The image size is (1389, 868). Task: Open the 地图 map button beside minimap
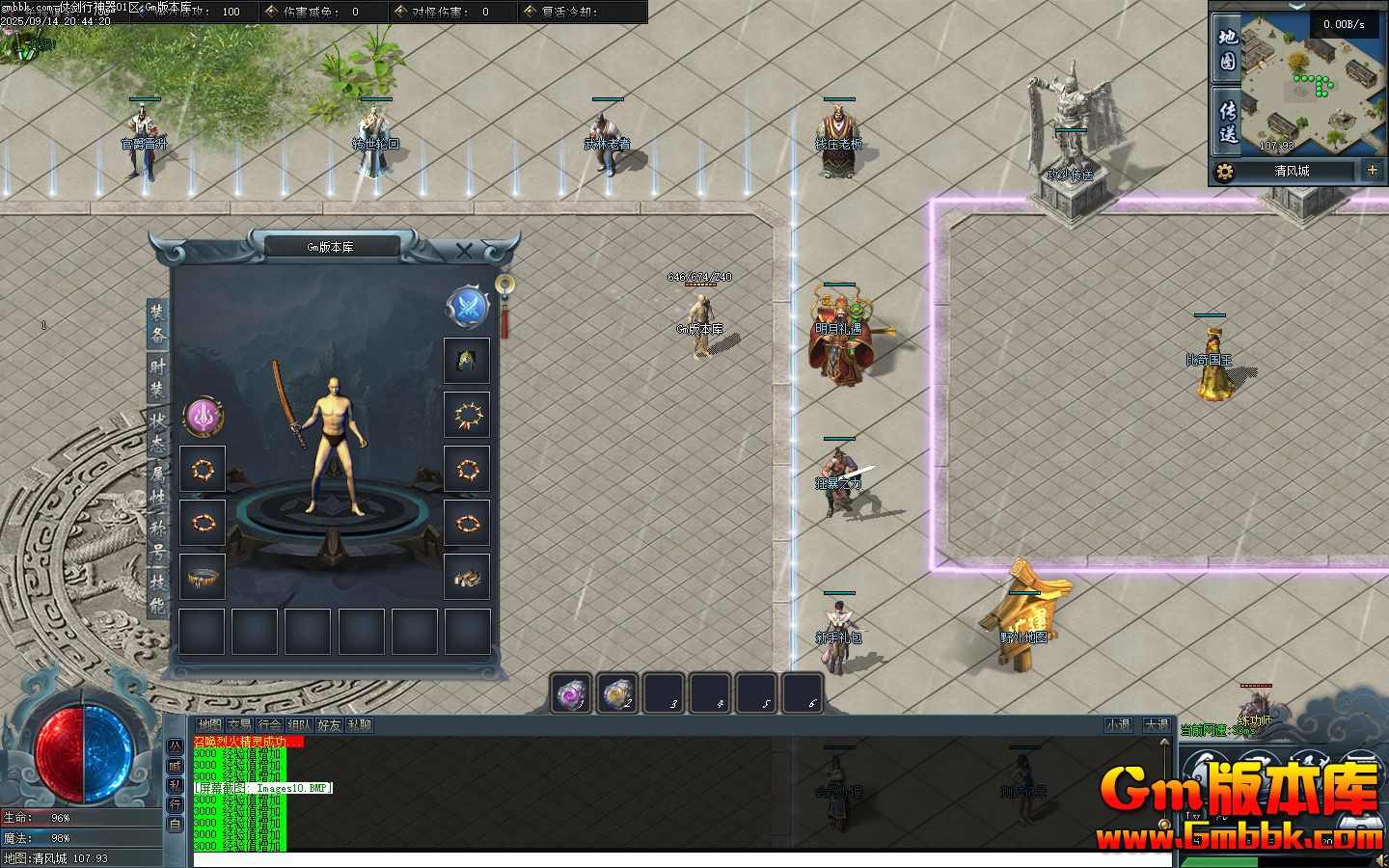click(1226, 49)
